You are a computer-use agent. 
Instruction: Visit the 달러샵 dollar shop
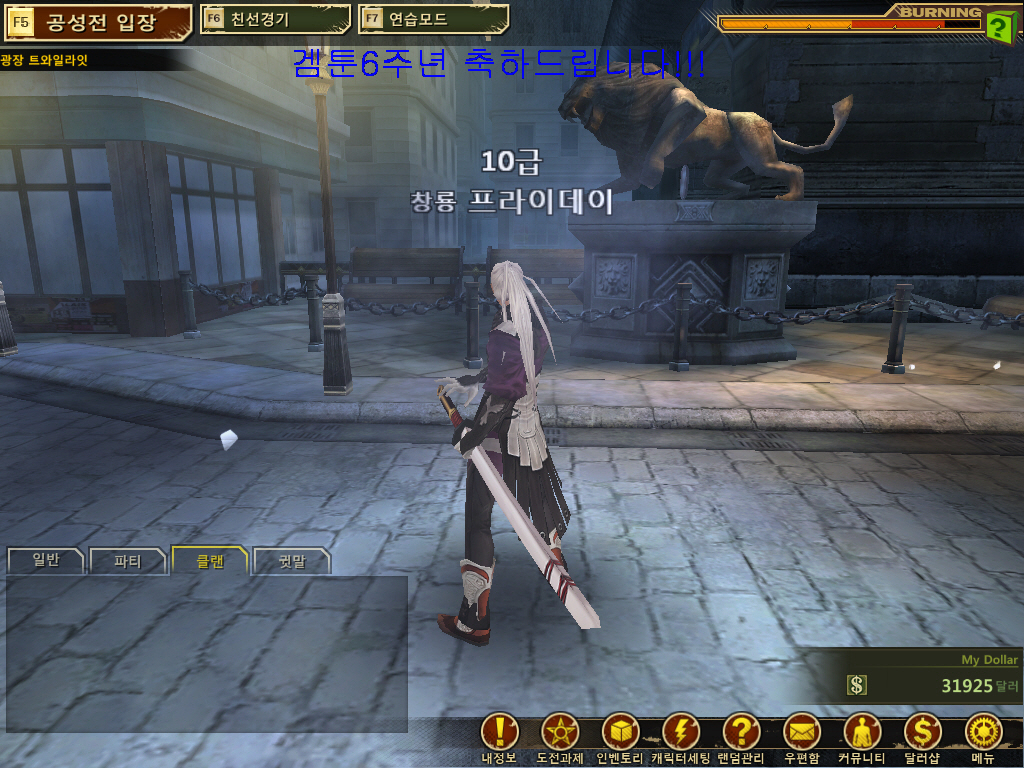(922, 732)
